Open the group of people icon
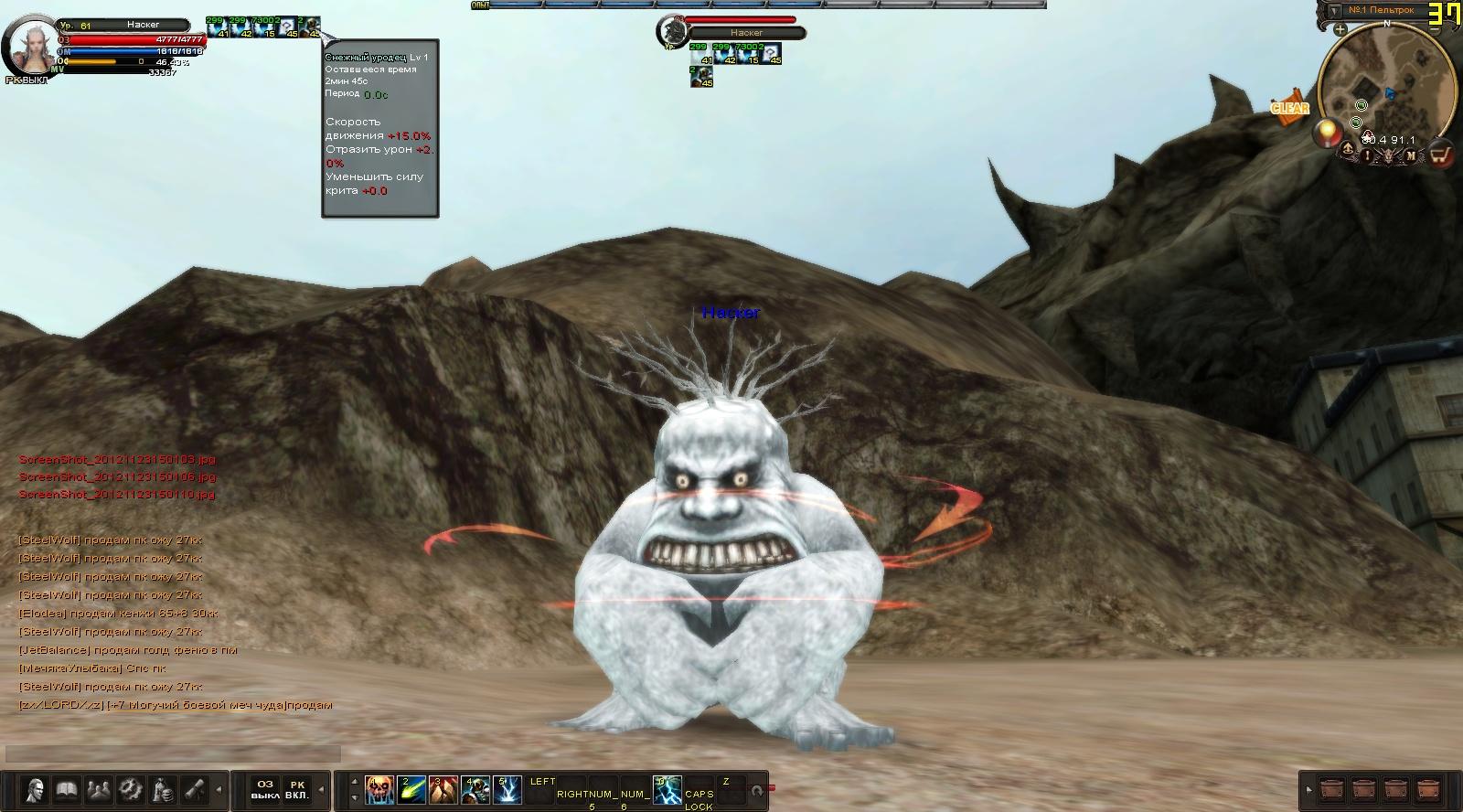1463x812 pixels. click(x=99, y=789)
